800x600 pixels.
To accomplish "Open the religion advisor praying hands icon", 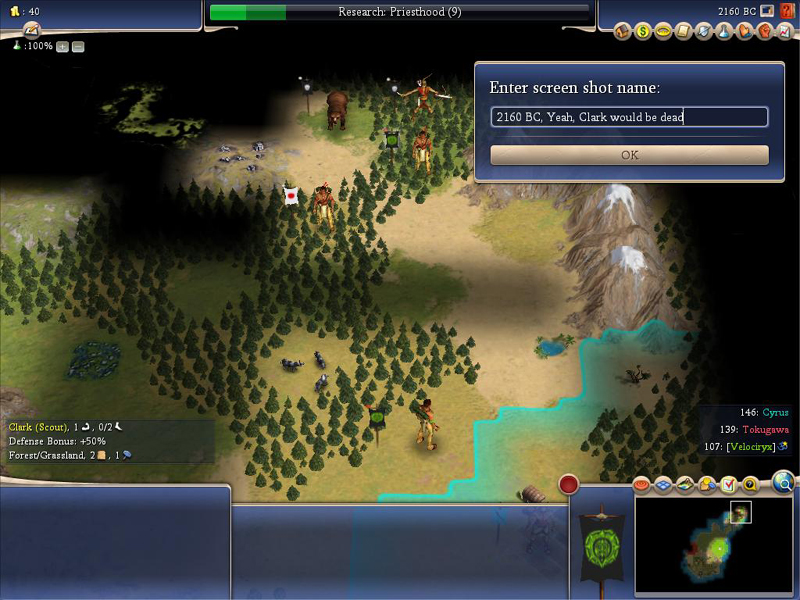I will [743, 32].
